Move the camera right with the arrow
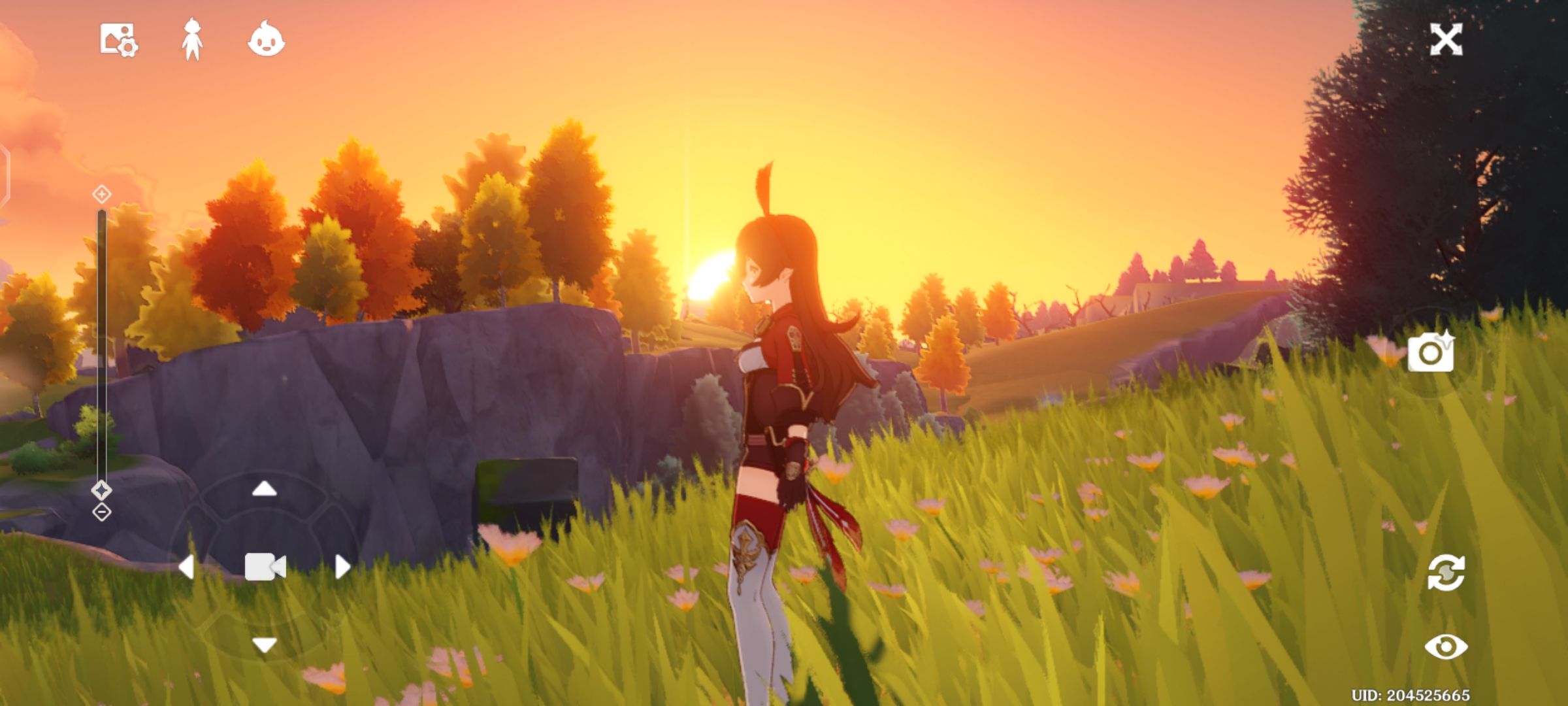The width and height of the screenshot is (1568, 706). 342,567
